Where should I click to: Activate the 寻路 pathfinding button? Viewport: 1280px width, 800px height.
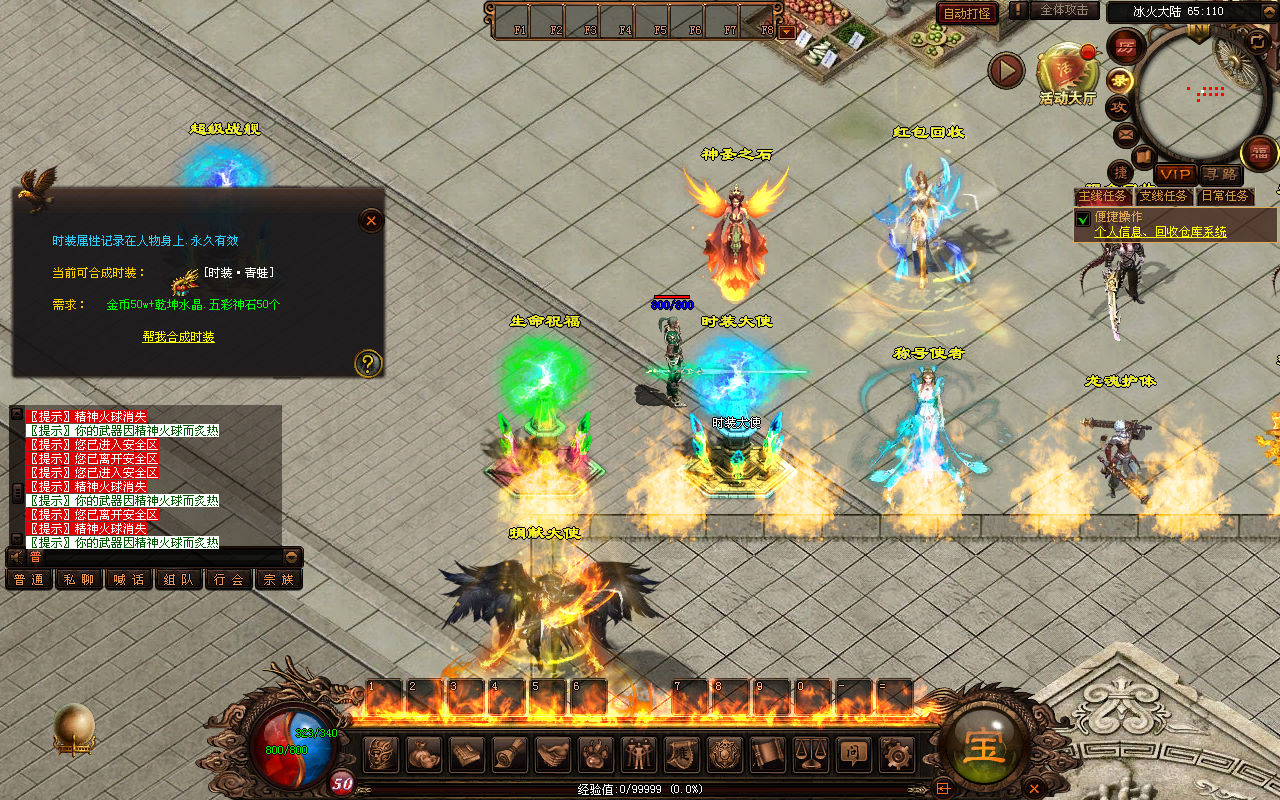pos(1219,174)
